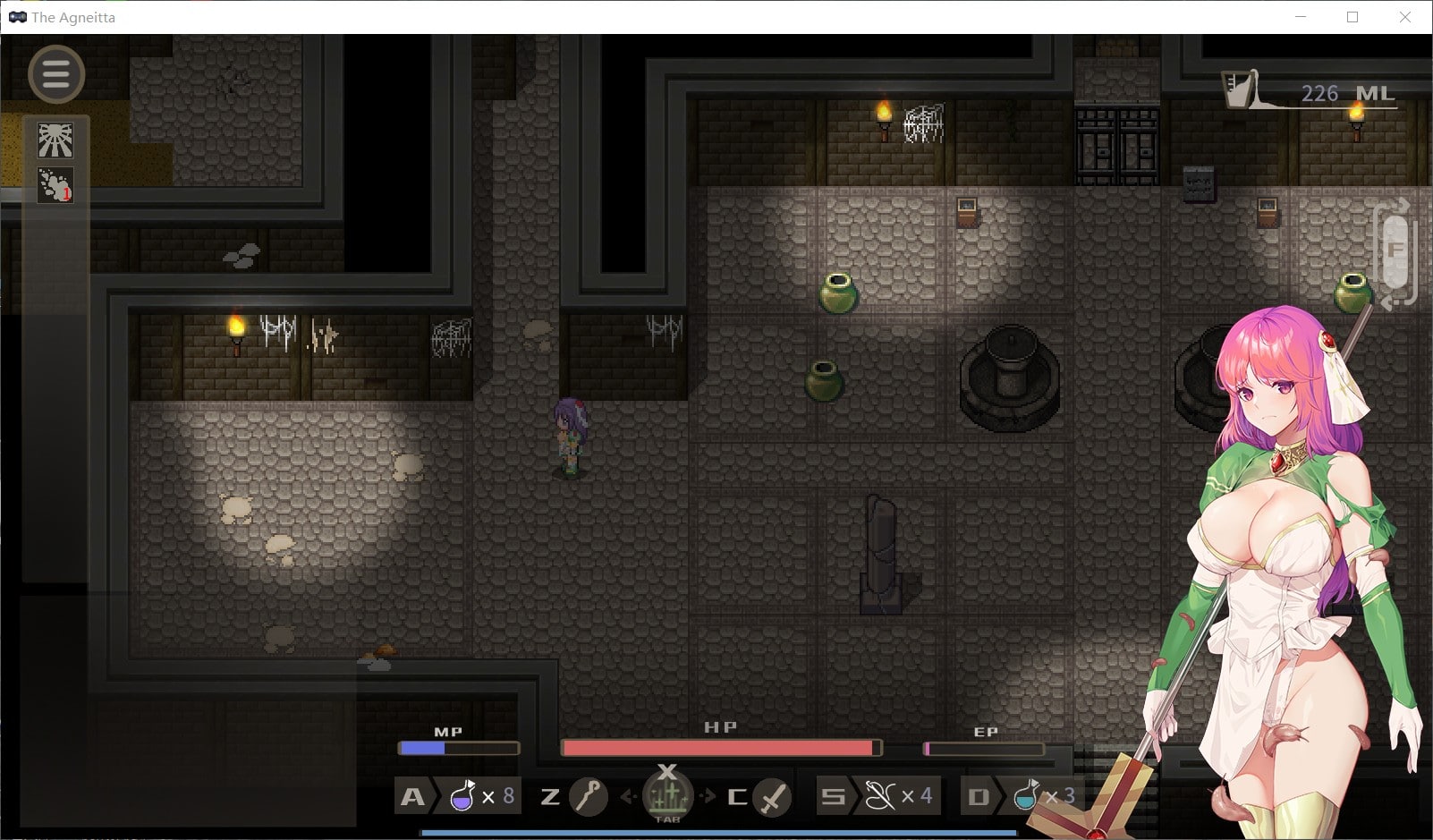Use the purple potion in hotbar
This screenshot has height=840, width=1433.
tap(462, 795)
